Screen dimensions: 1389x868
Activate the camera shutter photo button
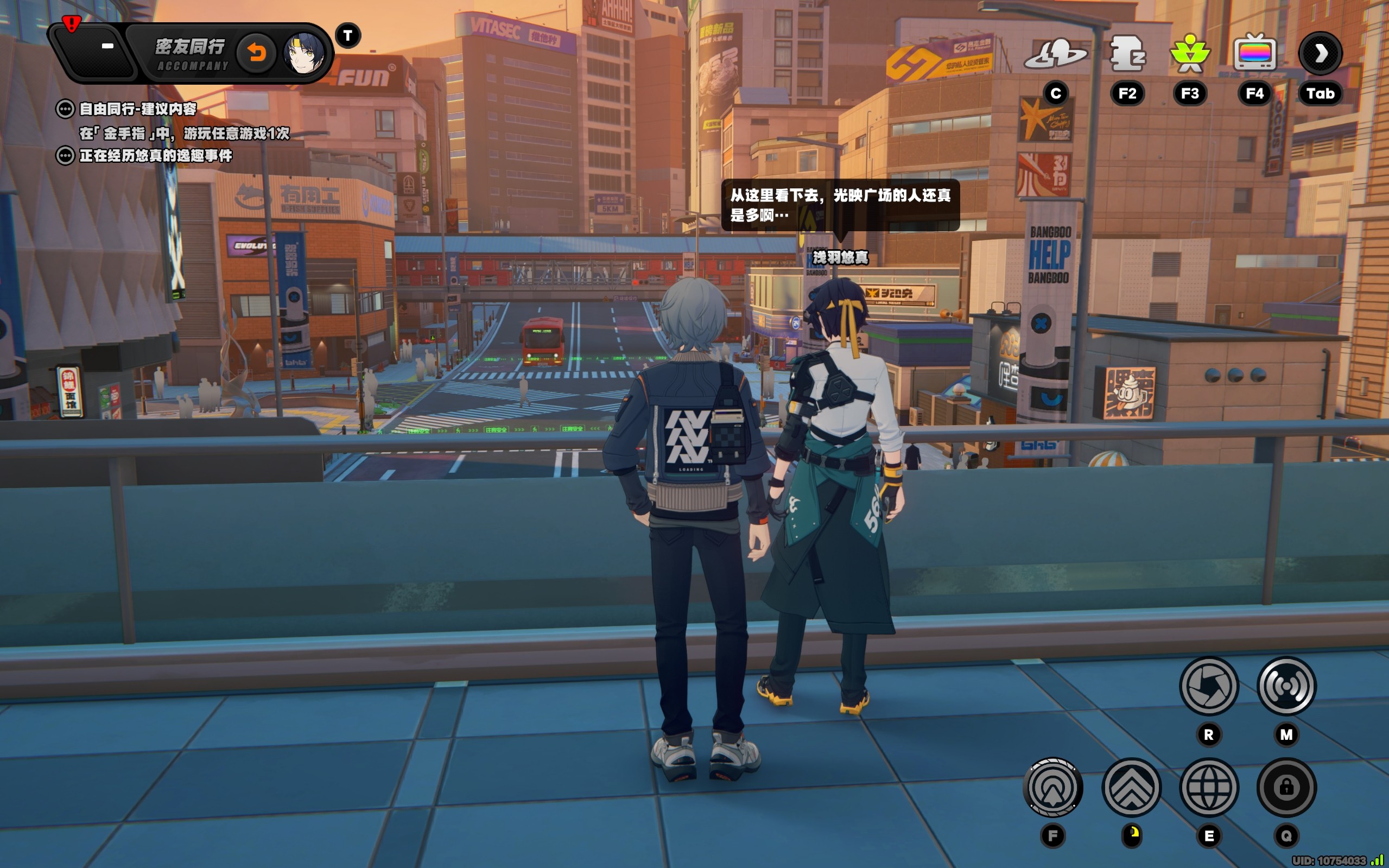(x=1209, y=686)
